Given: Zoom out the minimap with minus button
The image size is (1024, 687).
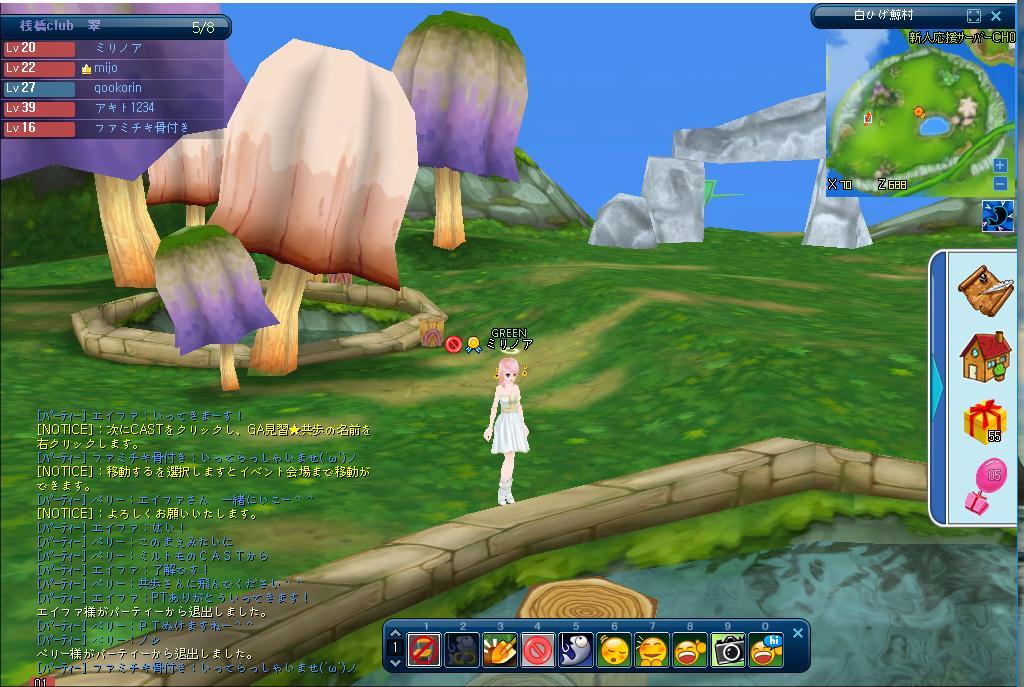Looking at the screenshot, I should coord(1000,183).
